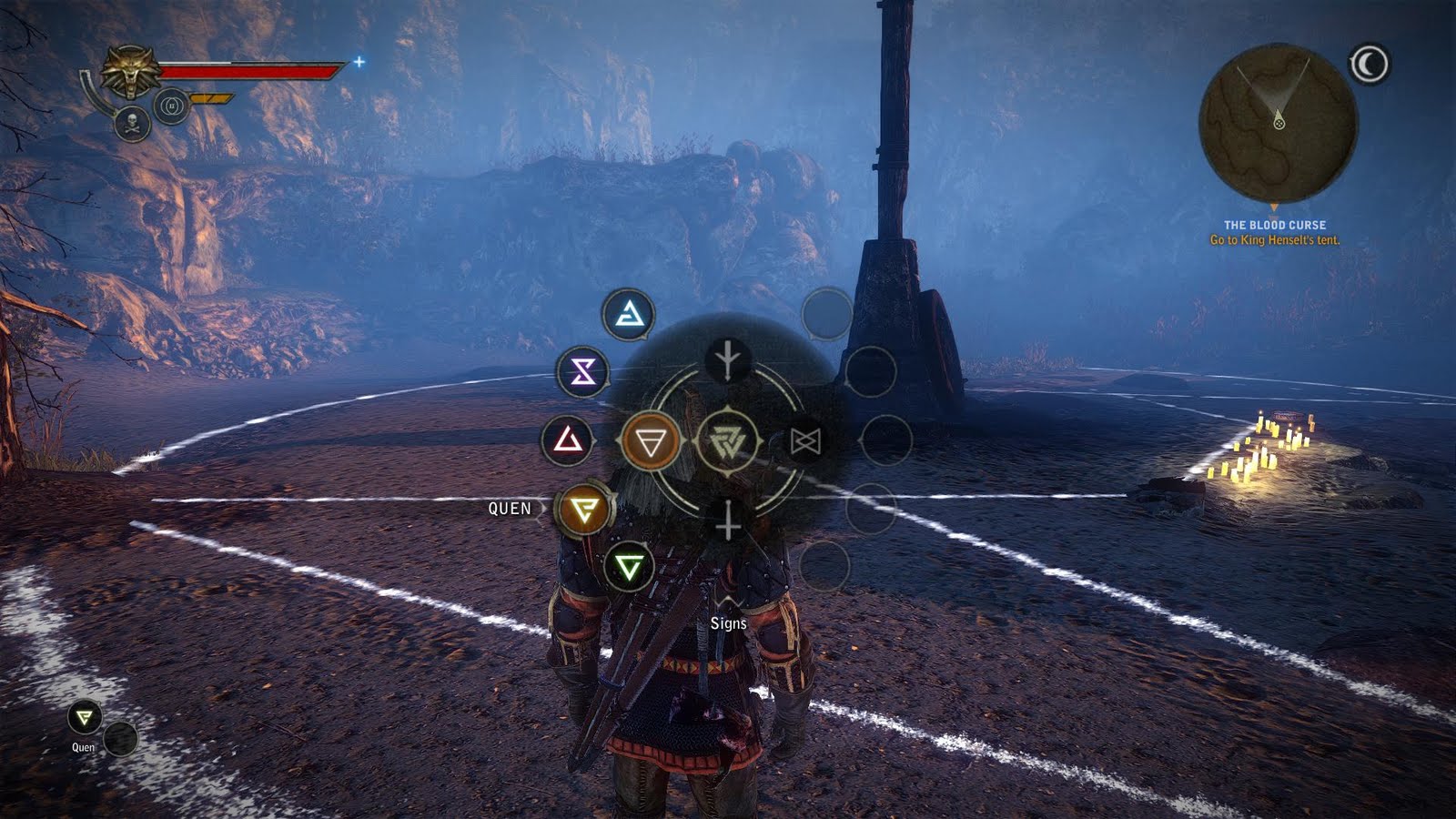The height and width of the screenshot is (819, 1456).
Task: Select the blue Aard sign
Action: click(628, 315)
